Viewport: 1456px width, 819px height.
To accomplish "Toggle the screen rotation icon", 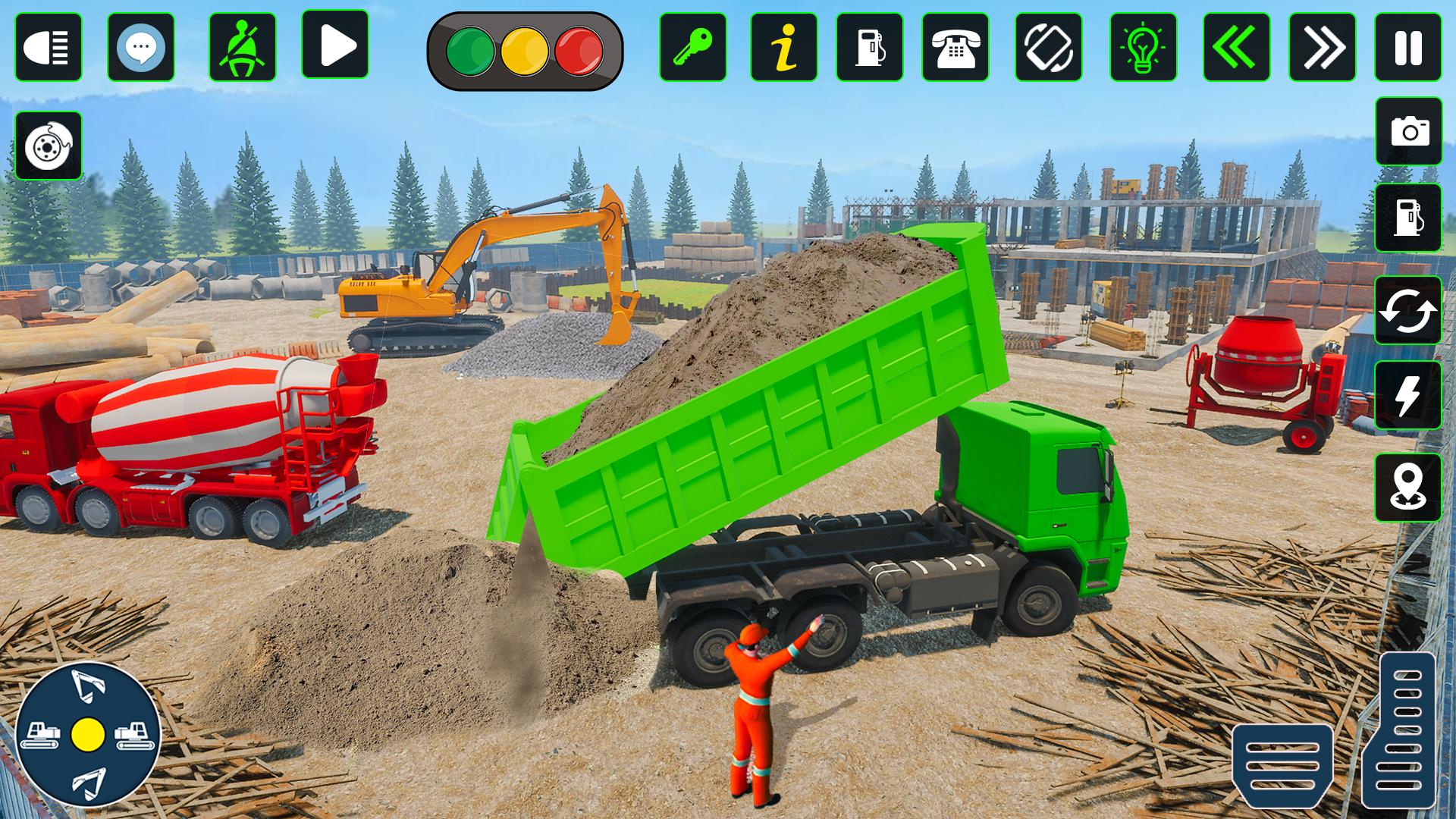I will click(x=1049, y=47).
